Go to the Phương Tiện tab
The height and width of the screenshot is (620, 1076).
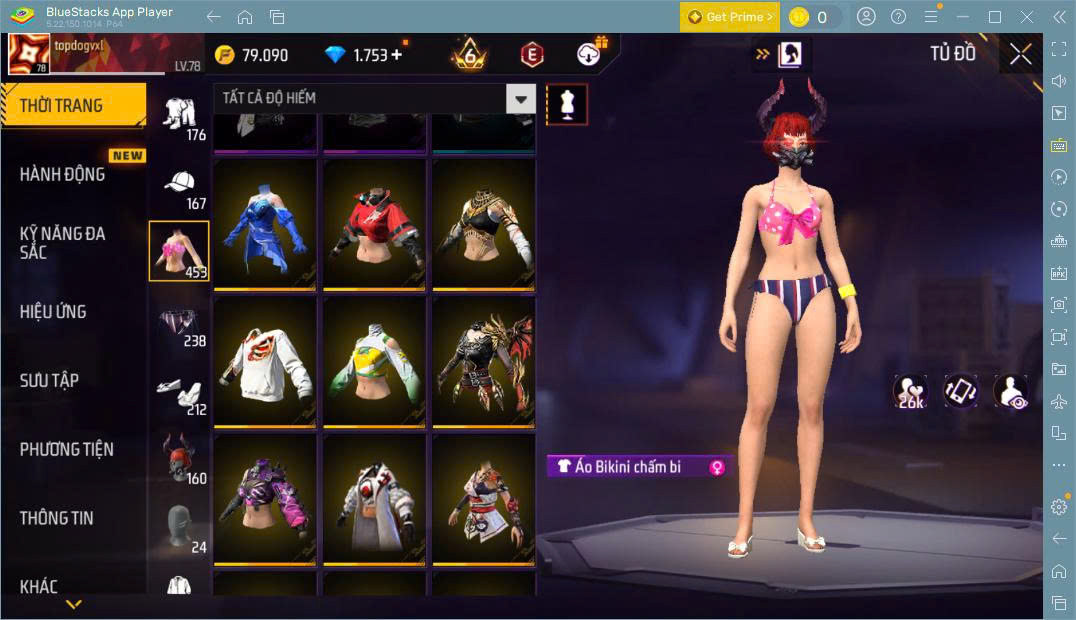[x=67, y=449]
